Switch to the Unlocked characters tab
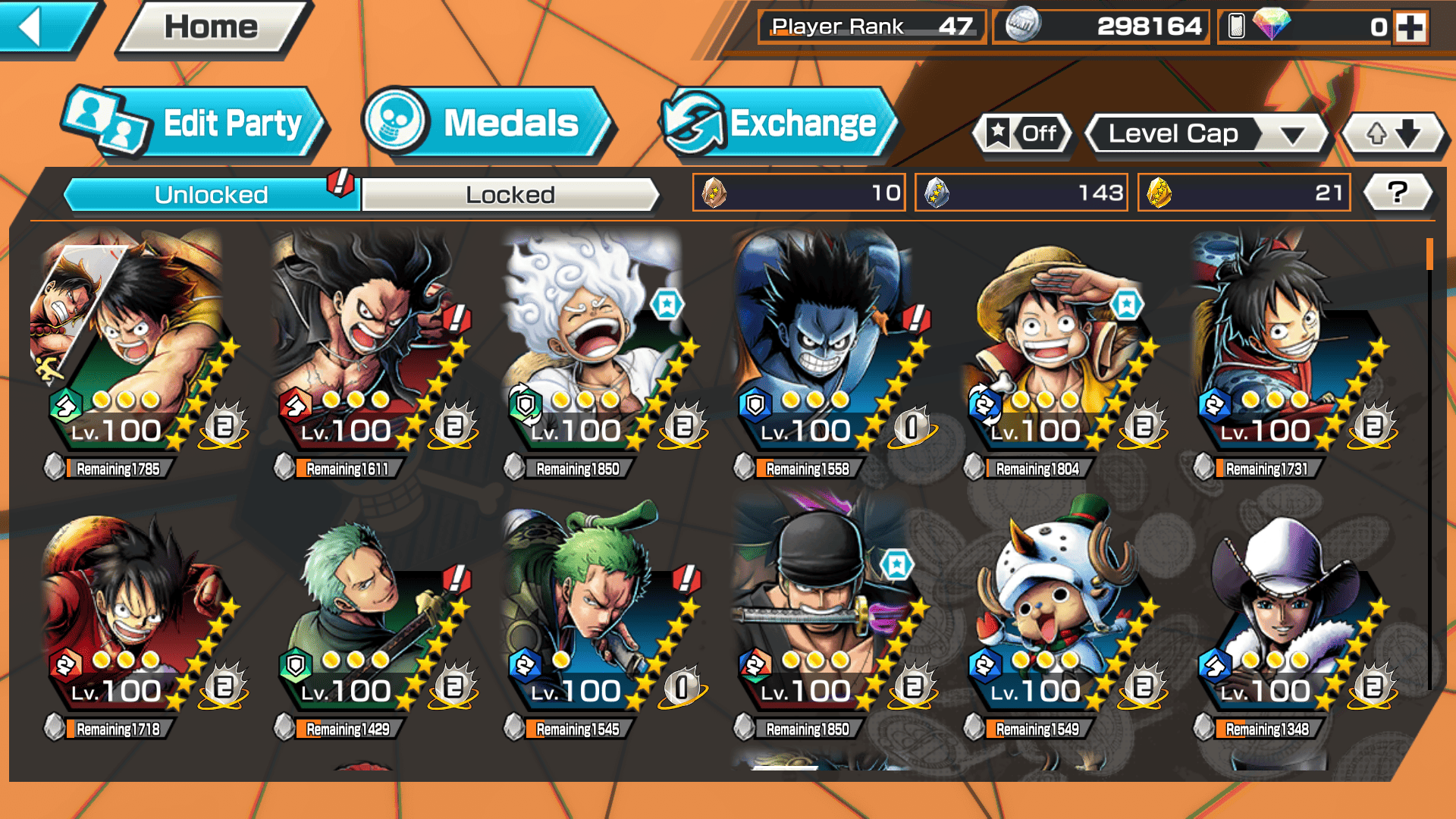Screen dimensions: 1456x819 click(211, 195)
